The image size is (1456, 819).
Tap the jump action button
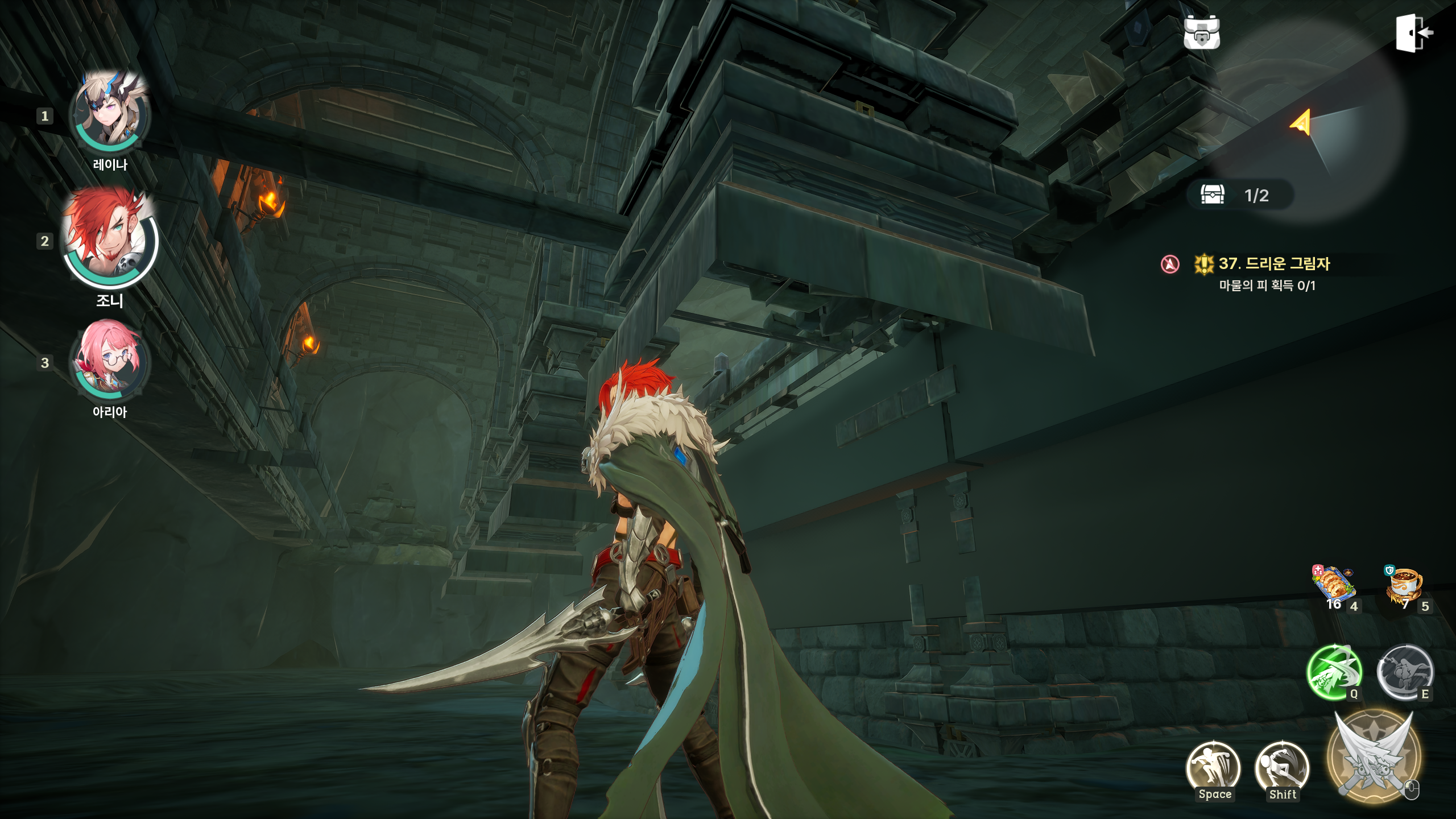pyautogui.click(x=1213, y=769)
